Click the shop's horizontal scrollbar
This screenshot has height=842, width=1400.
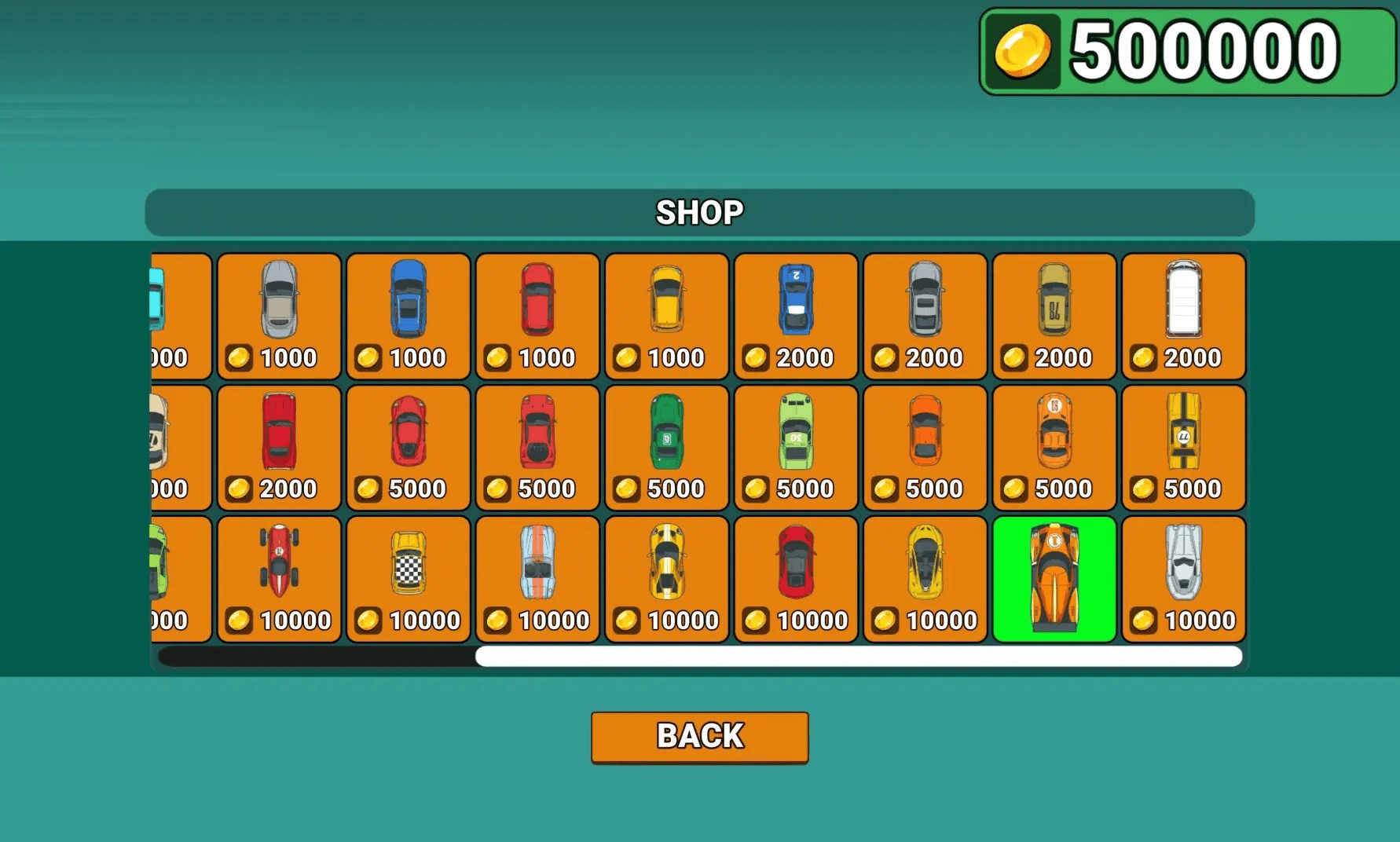click(x=858, y=657)
